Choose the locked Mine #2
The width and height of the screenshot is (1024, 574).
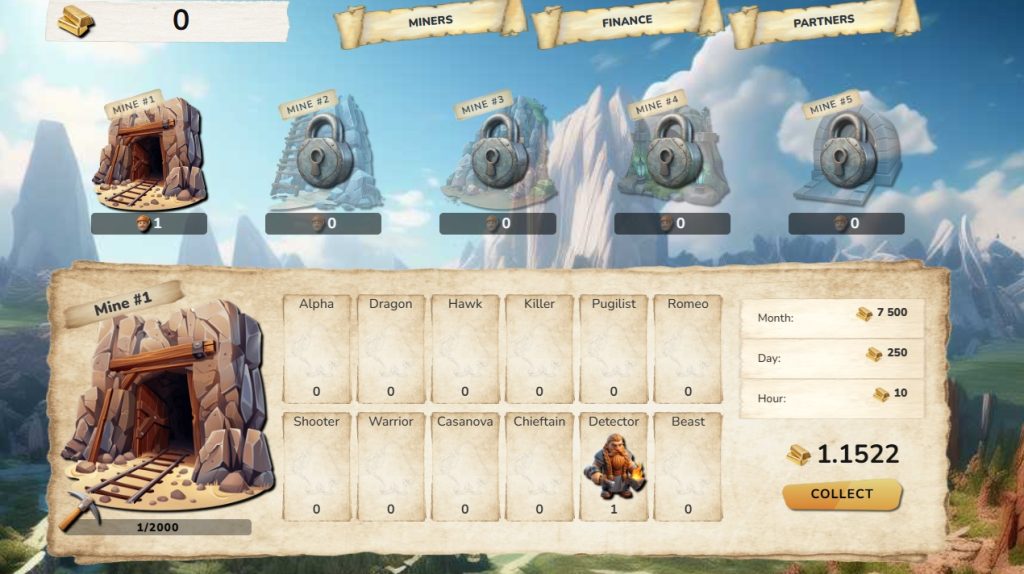pyautogui.click(x=323, y=154)
